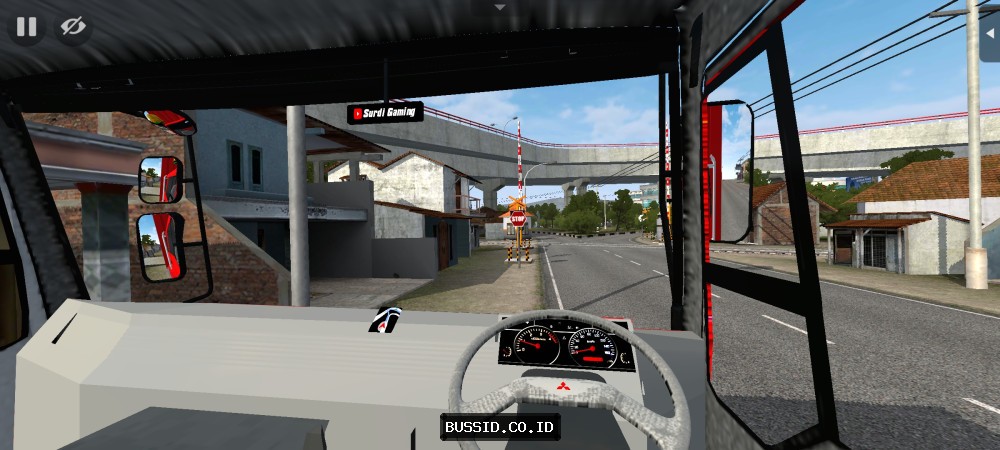The height and width of the screenshot is (450, 1000).
Task: Pause the game with the pause button
Action: tap(26, 27)
